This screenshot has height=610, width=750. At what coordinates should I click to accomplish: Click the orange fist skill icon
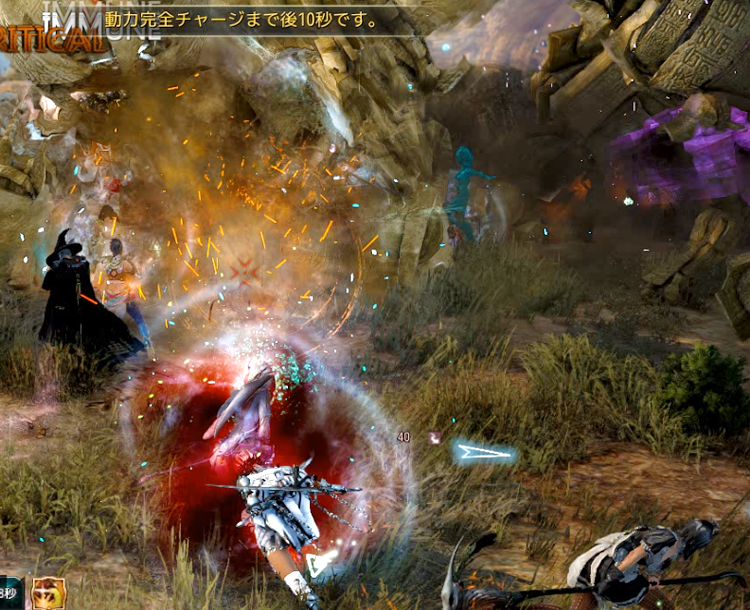tap(47, 593)
